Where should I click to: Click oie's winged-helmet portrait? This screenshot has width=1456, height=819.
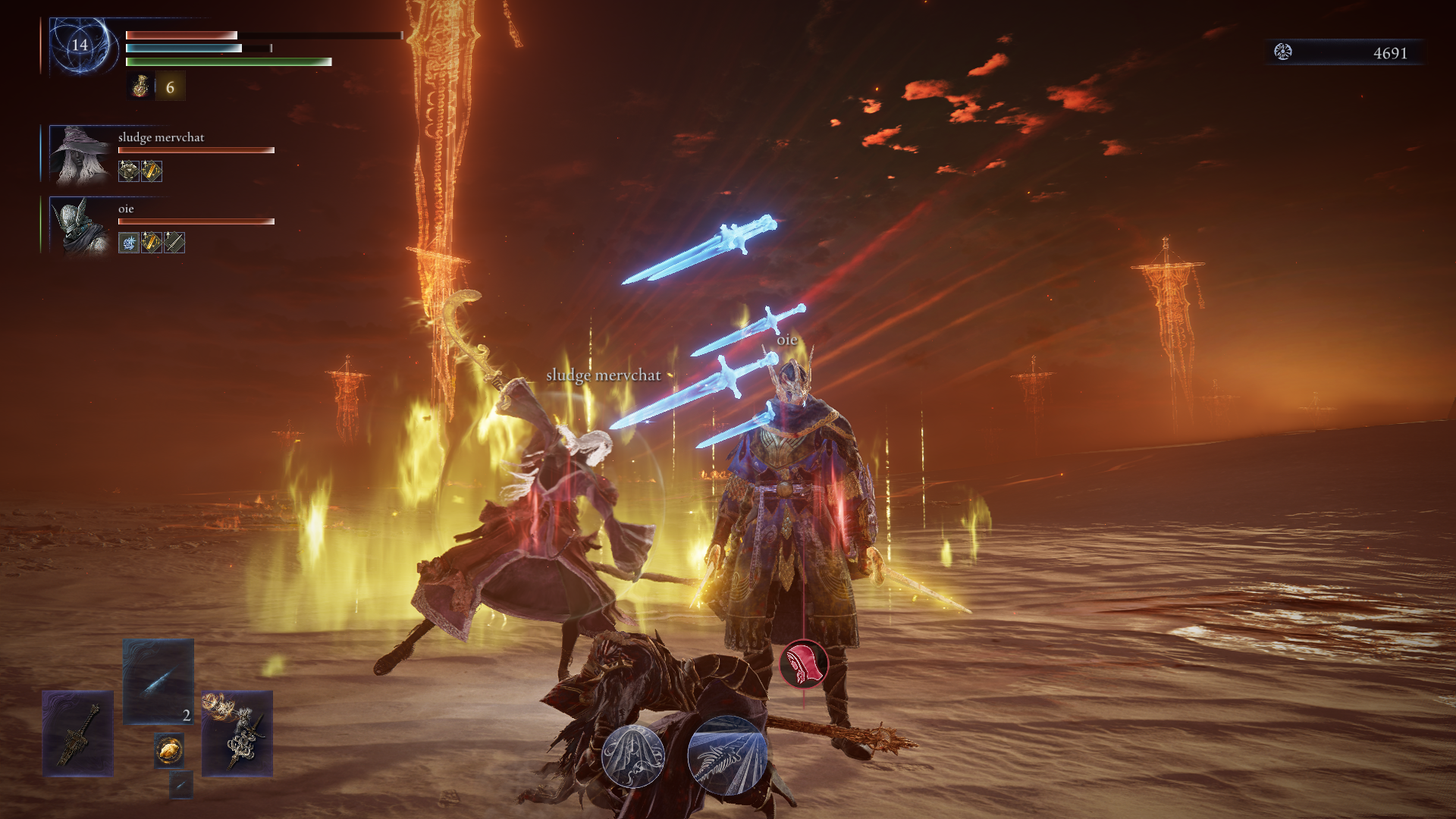click(80, 226)
